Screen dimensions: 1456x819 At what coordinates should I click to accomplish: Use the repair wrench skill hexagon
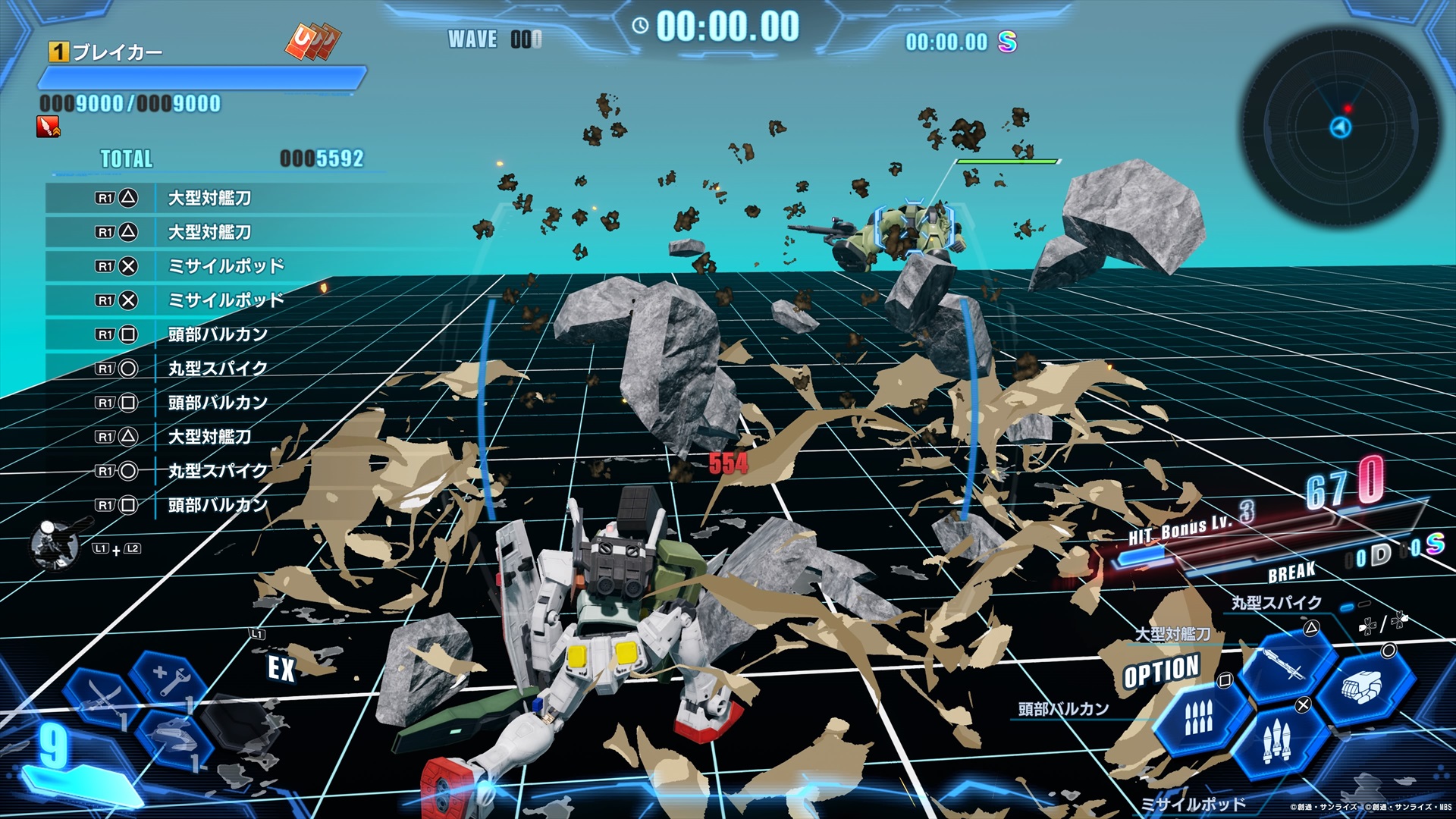click(x=168, y=677)
